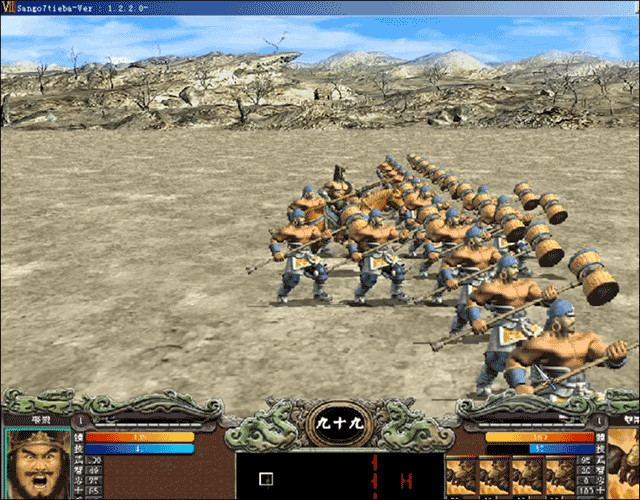
Task: Click the battlefield minimap radar
Action: pyautogui.click(x=339, y=476)
